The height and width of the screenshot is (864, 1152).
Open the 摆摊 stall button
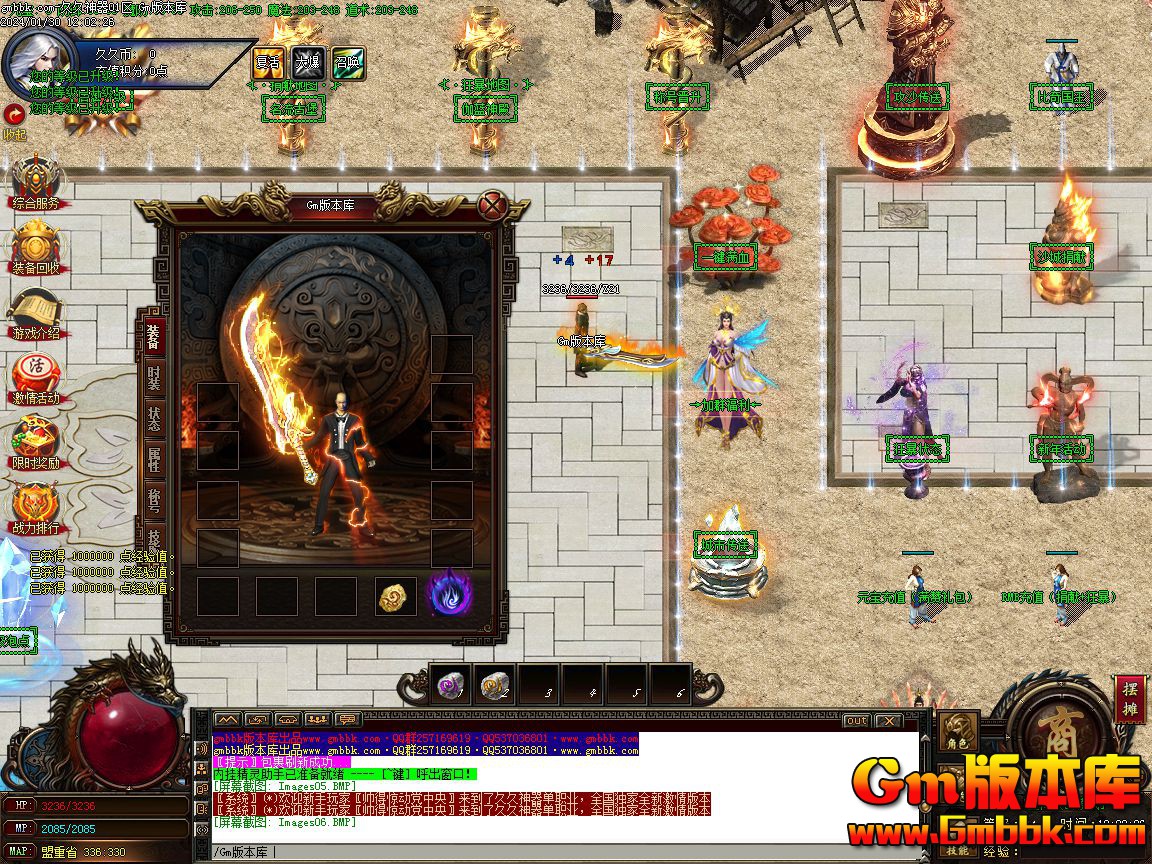tap(1129, 699)
